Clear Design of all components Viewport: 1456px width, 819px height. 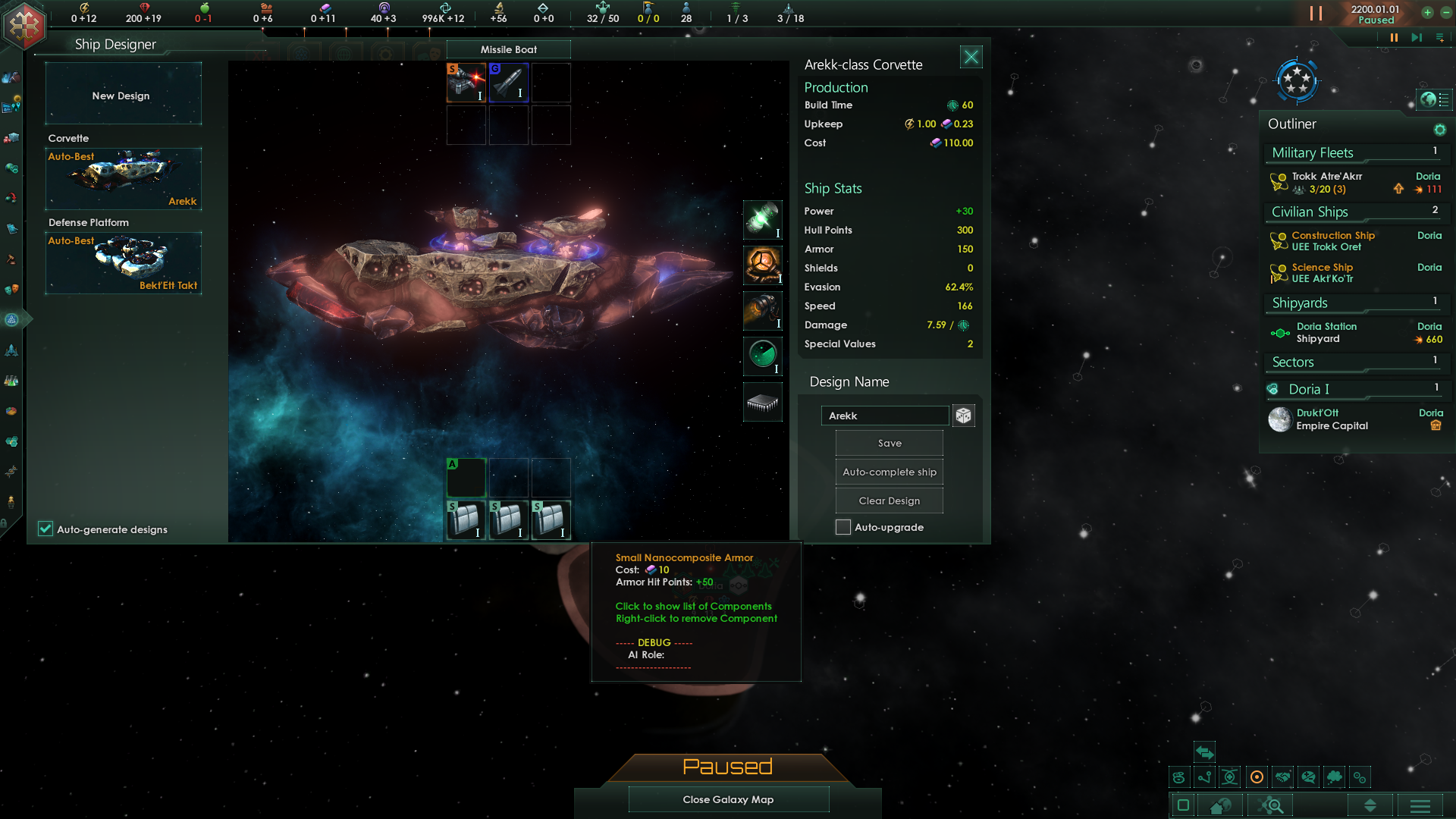click(x=889, y=500)
